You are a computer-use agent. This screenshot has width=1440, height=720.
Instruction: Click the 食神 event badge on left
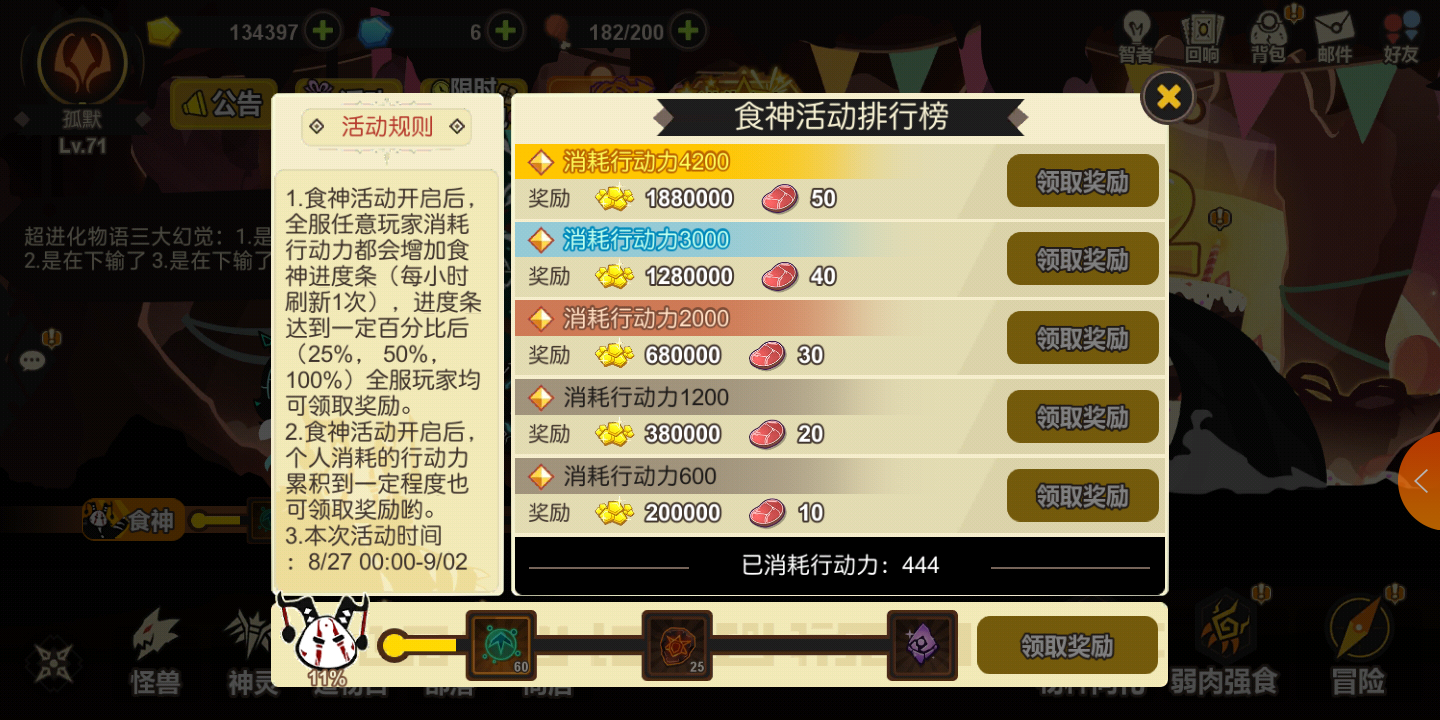(133, 519)
